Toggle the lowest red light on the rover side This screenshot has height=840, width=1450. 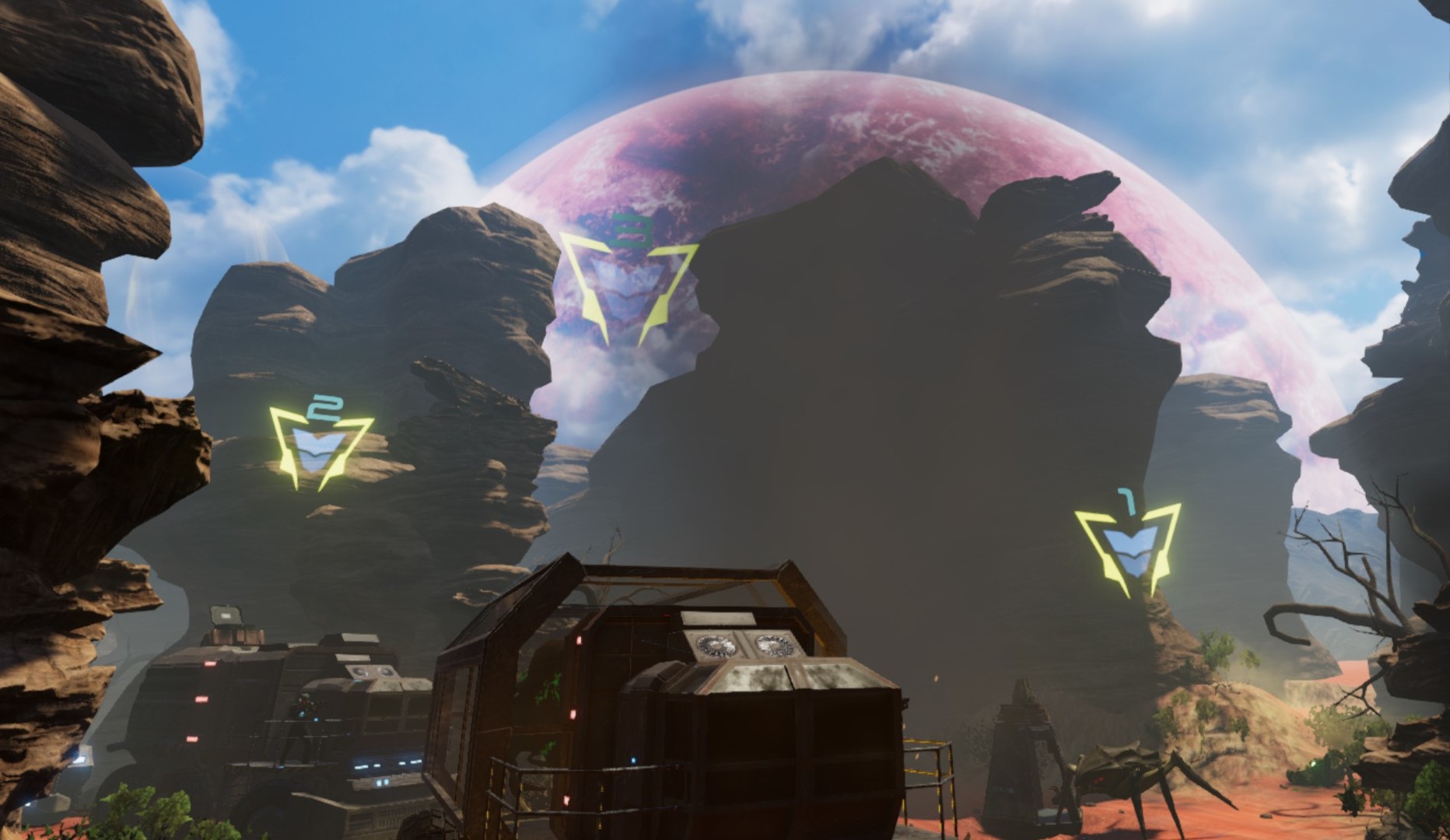[x=191, y=737]
